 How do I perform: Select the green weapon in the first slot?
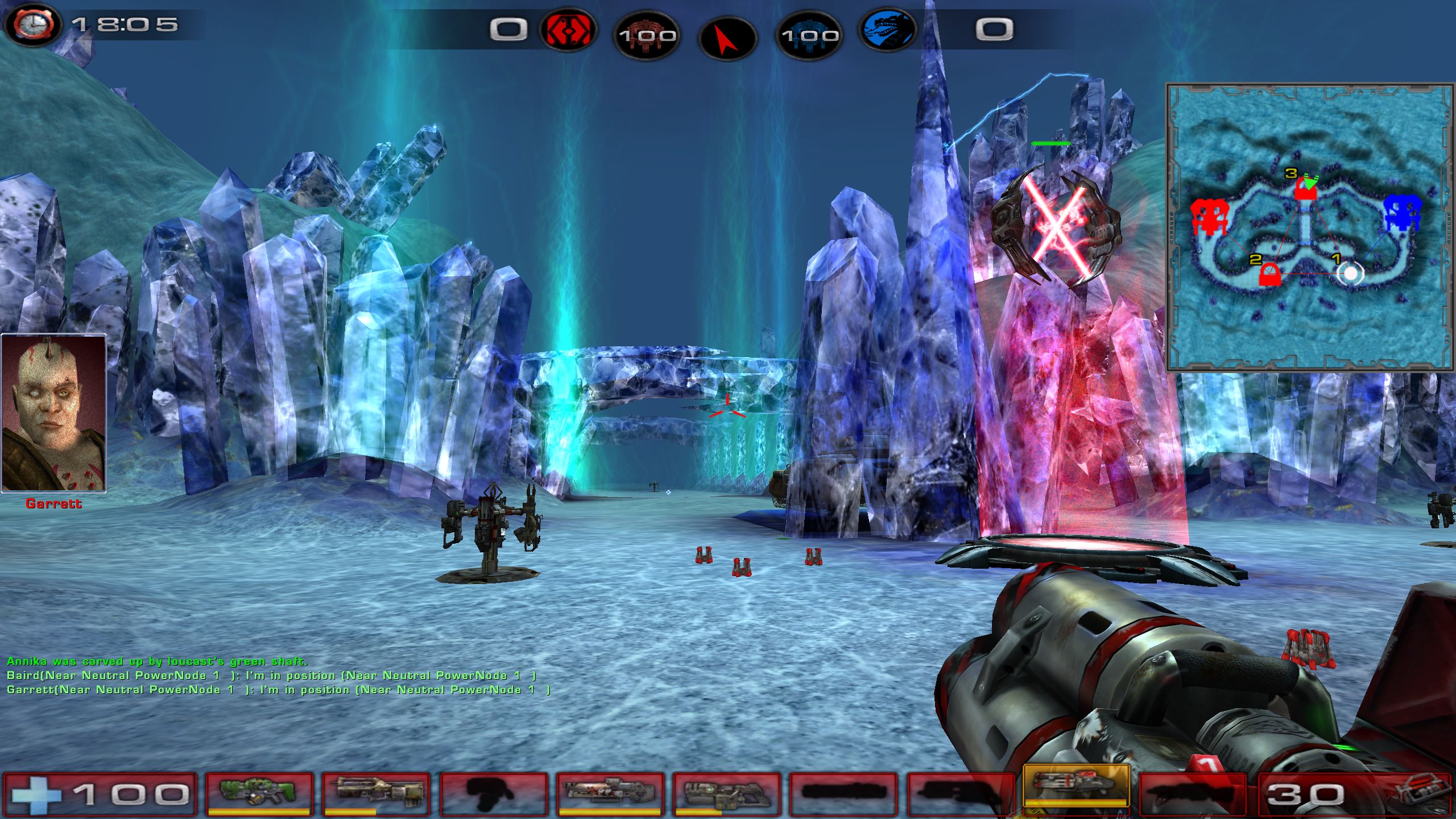(259, 793)
